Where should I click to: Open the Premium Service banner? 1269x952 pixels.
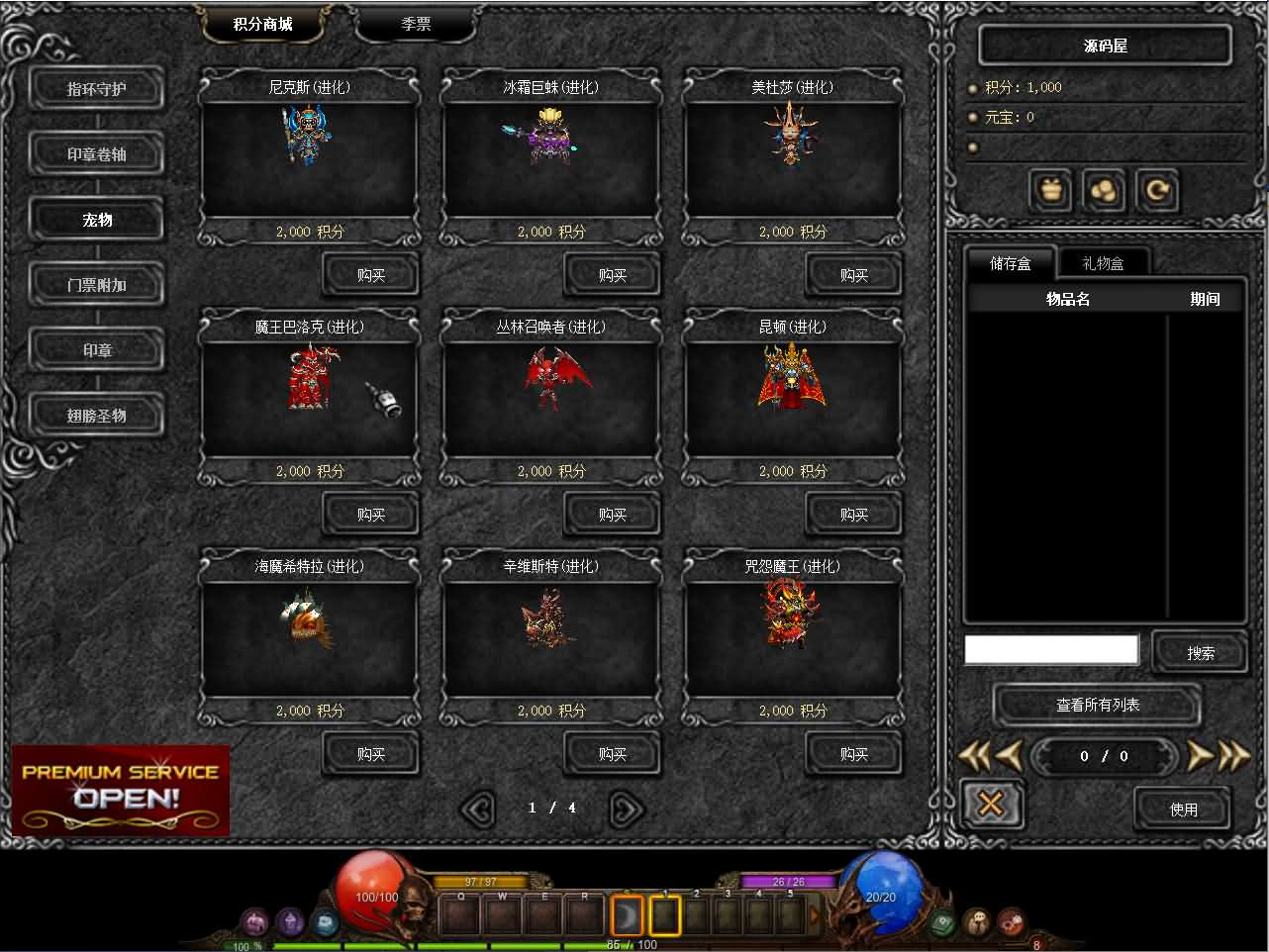click(121, 789)
